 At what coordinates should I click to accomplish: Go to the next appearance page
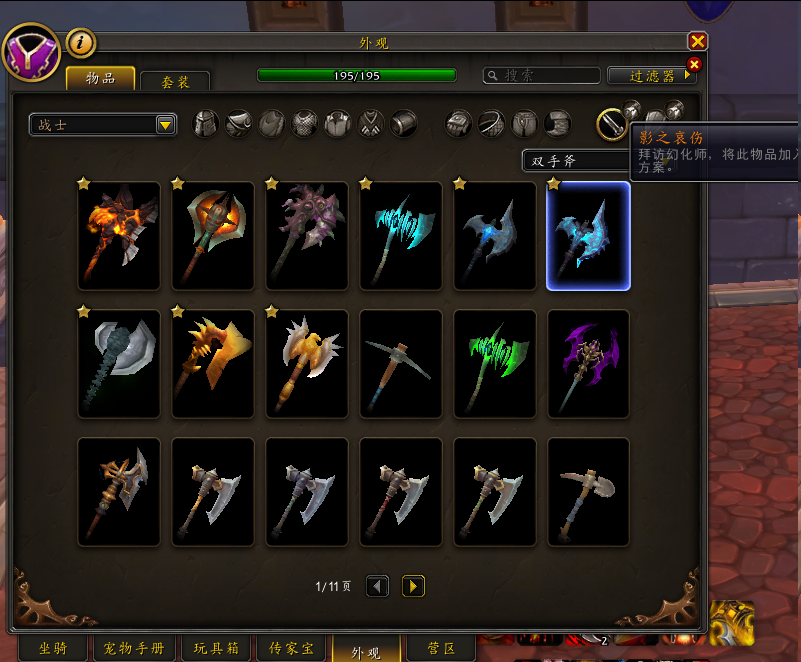(x=413, y=586)
